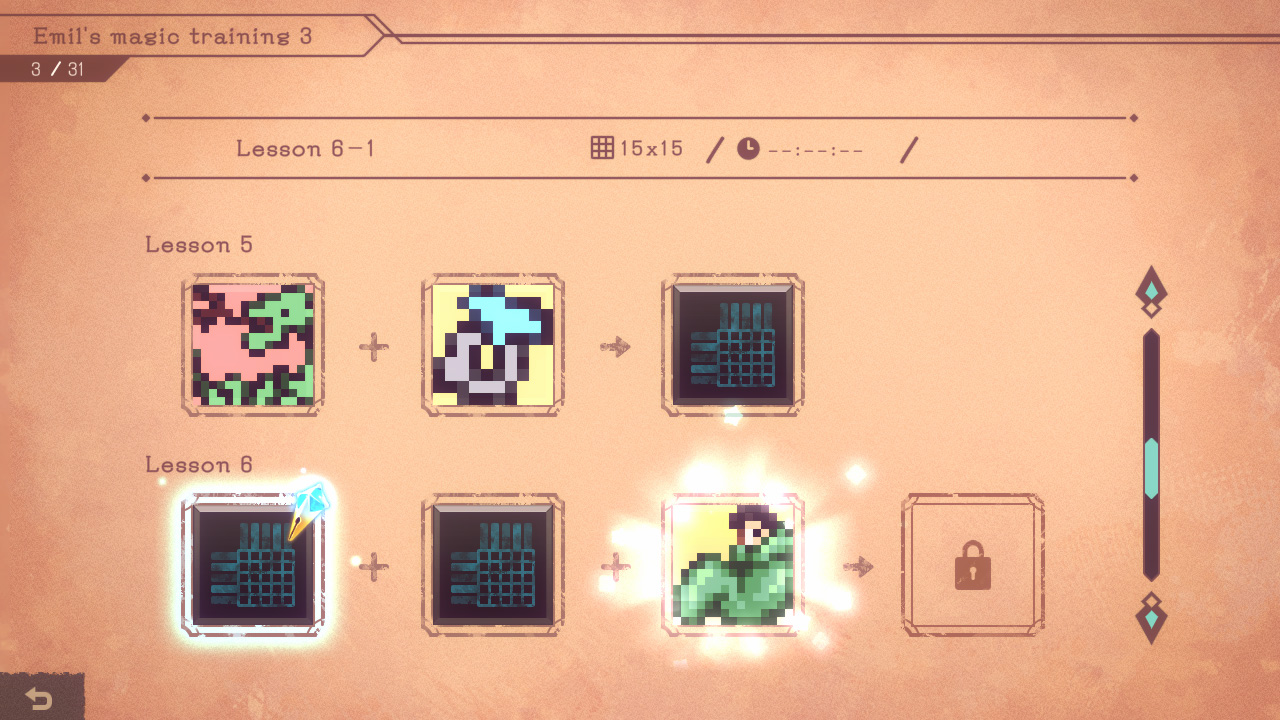Click the 3/31 progress counter

[56, 69]
